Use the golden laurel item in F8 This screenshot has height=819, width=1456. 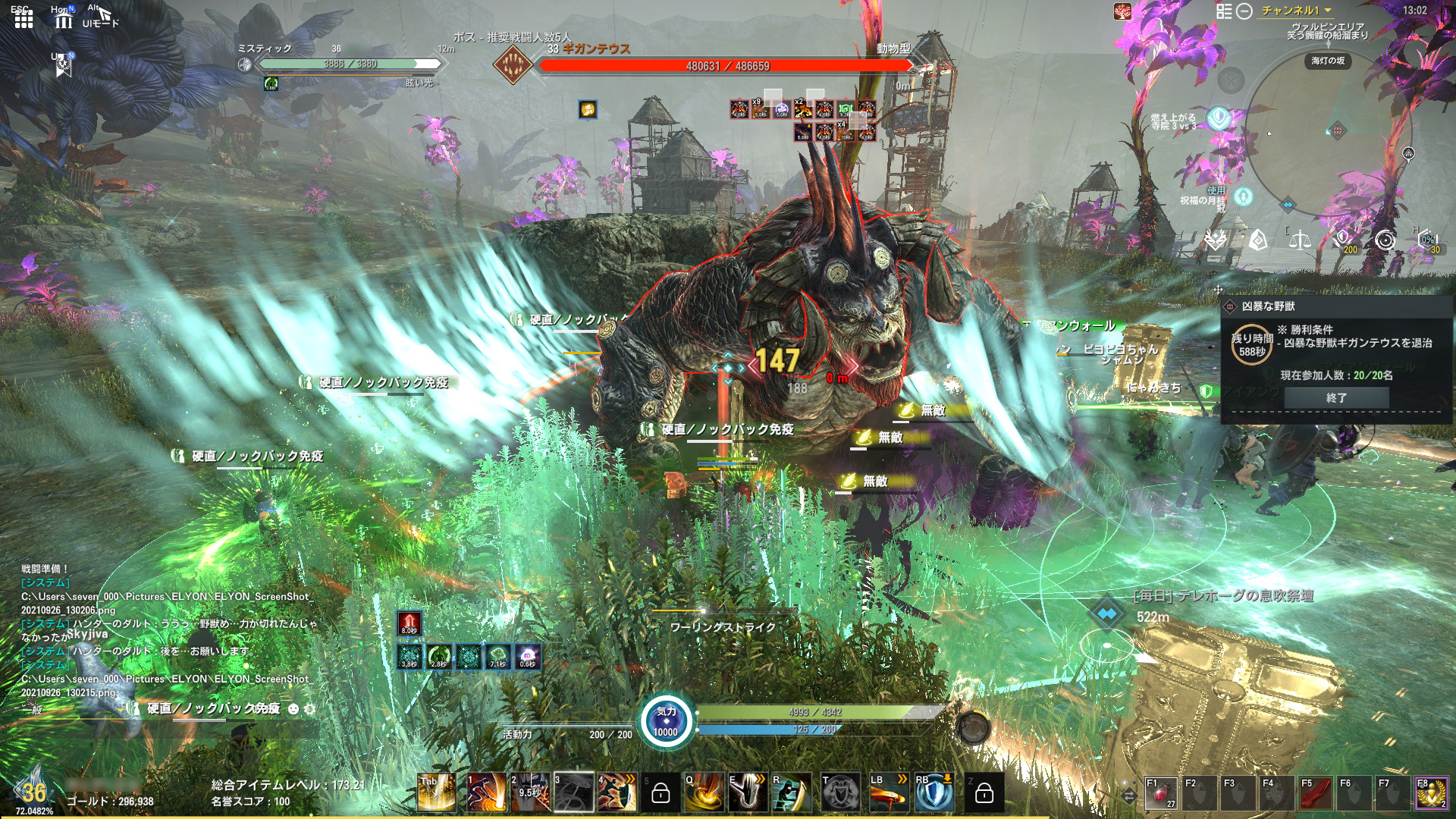(1431, 795)
